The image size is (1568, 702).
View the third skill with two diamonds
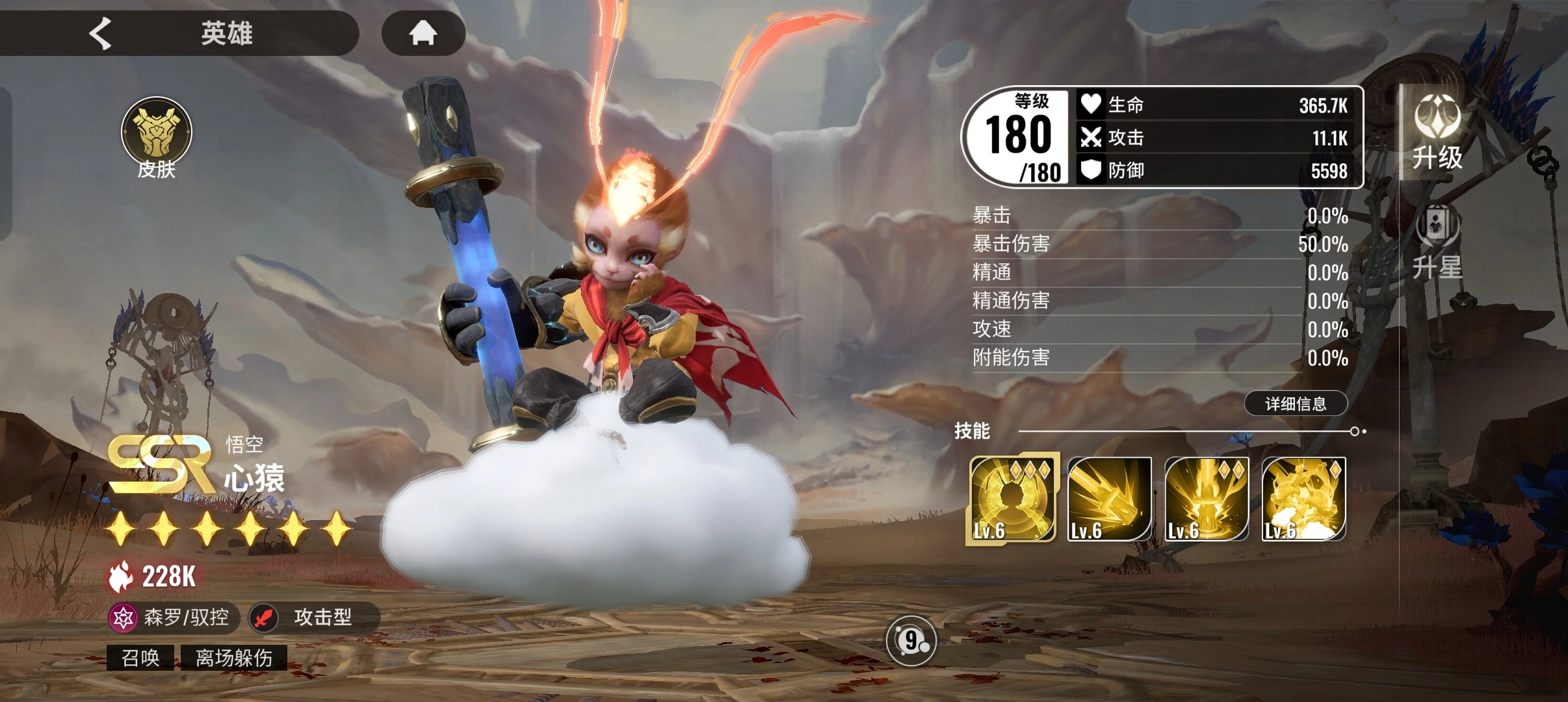[1207, 499]
